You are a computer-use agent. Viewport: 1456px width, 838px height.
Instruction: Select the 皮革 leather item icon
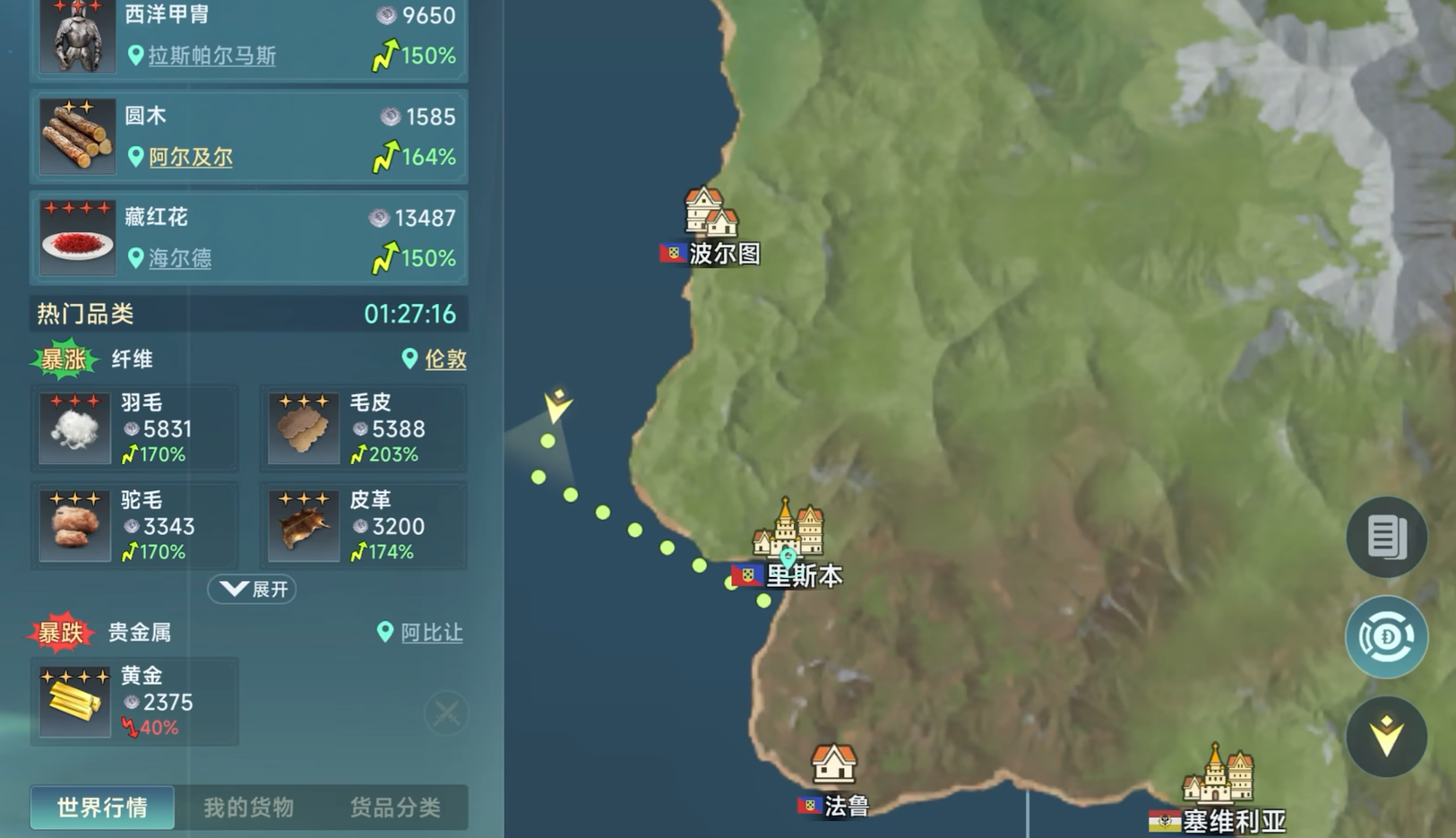304,525
